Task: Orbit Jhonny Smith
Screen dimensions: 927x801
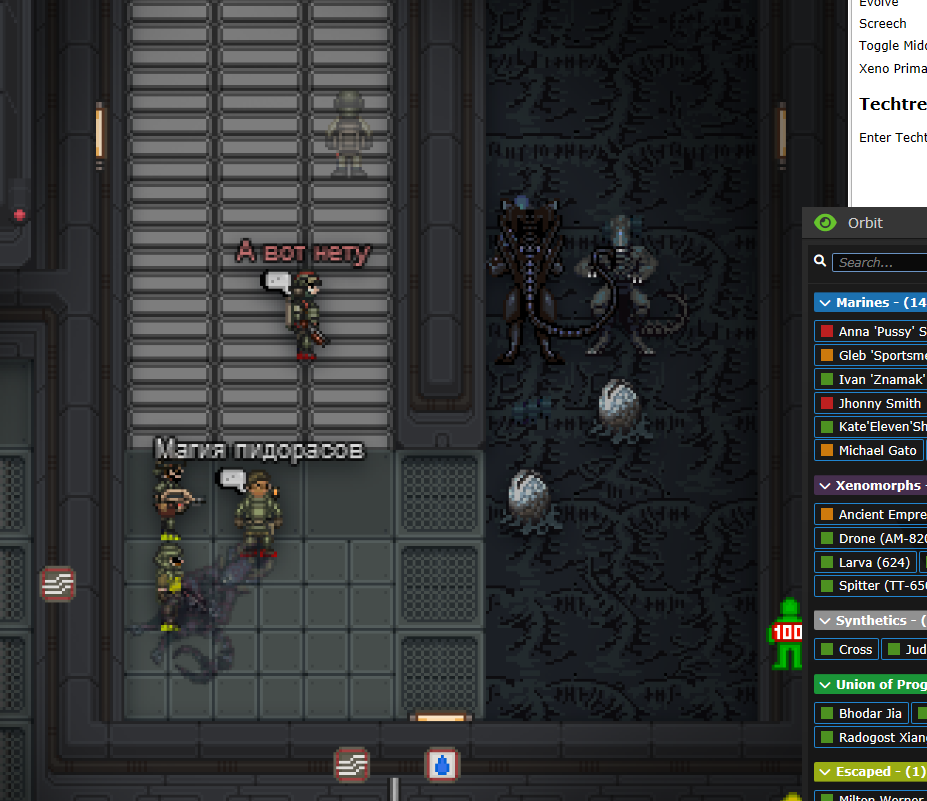Action: pyautogui.click(x=872, y=403)
